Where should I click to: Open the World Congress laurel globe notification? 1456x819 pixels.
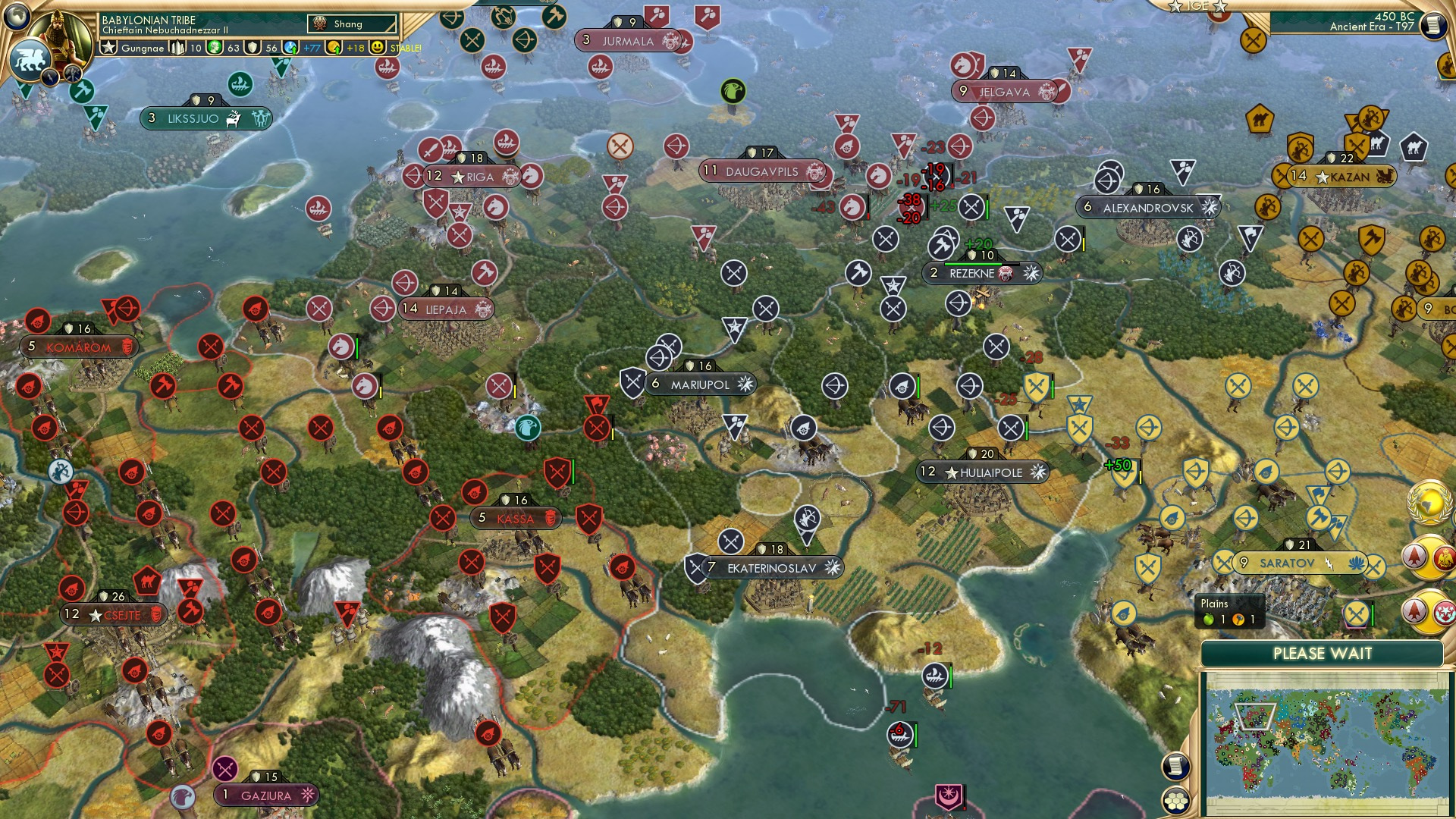click(1429, 501)
